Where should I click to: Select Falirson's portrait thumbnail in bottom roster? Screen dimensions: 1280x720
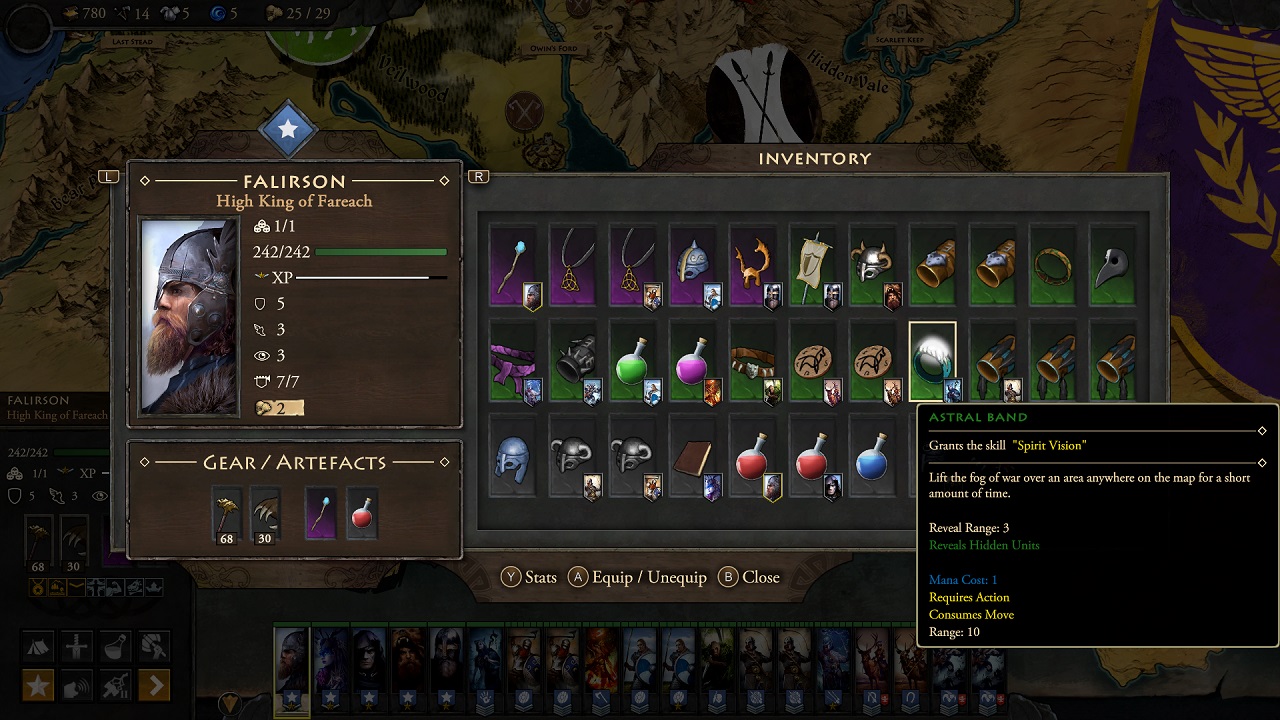click(291, 660)
